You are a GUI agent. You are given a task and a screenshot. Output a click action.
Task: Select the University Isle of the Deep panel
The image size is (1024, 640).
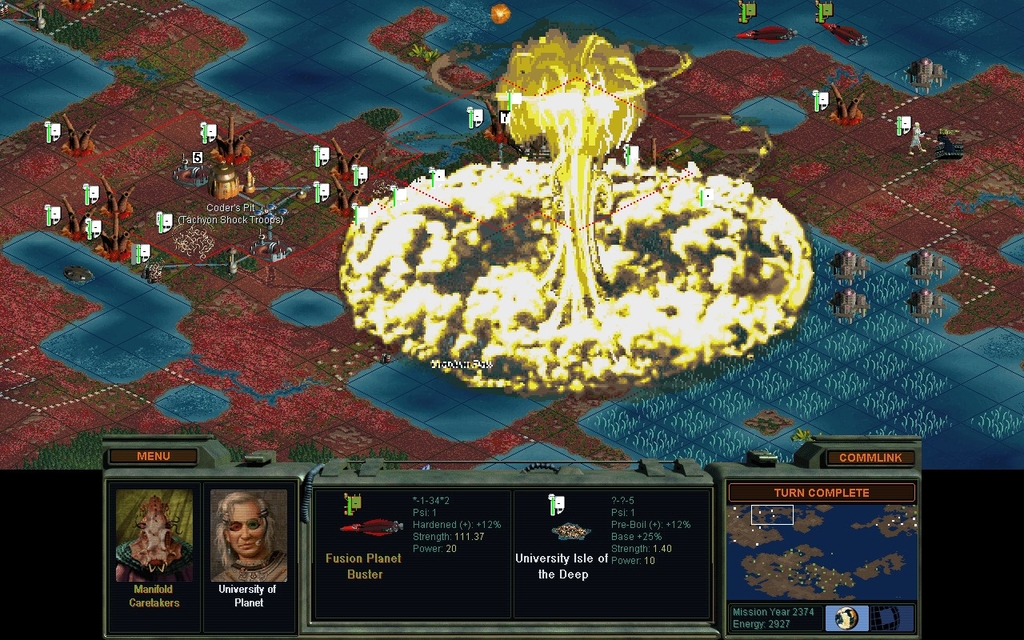click(612, 553)
